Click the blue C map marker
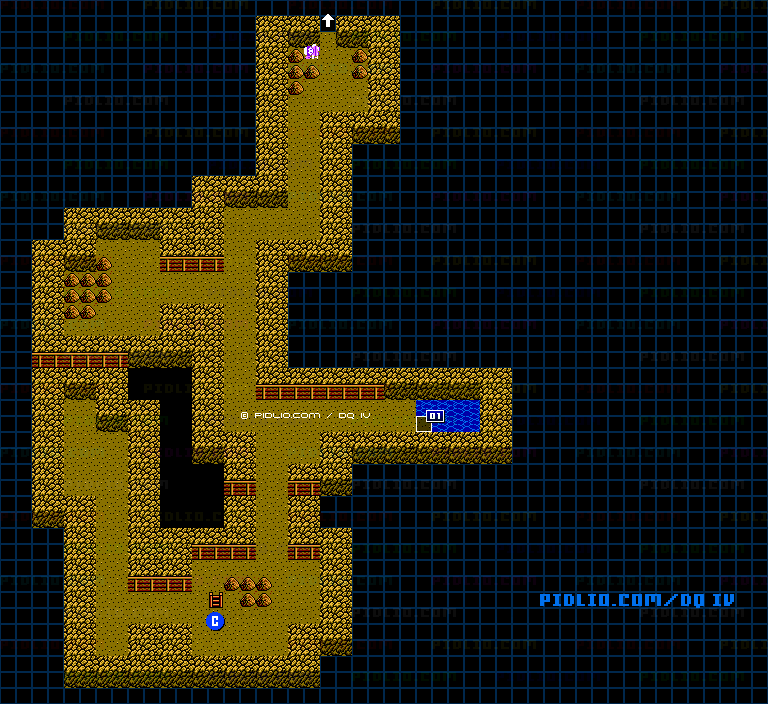The width and height of the screenshot is (768, 704). click(215, 621)
